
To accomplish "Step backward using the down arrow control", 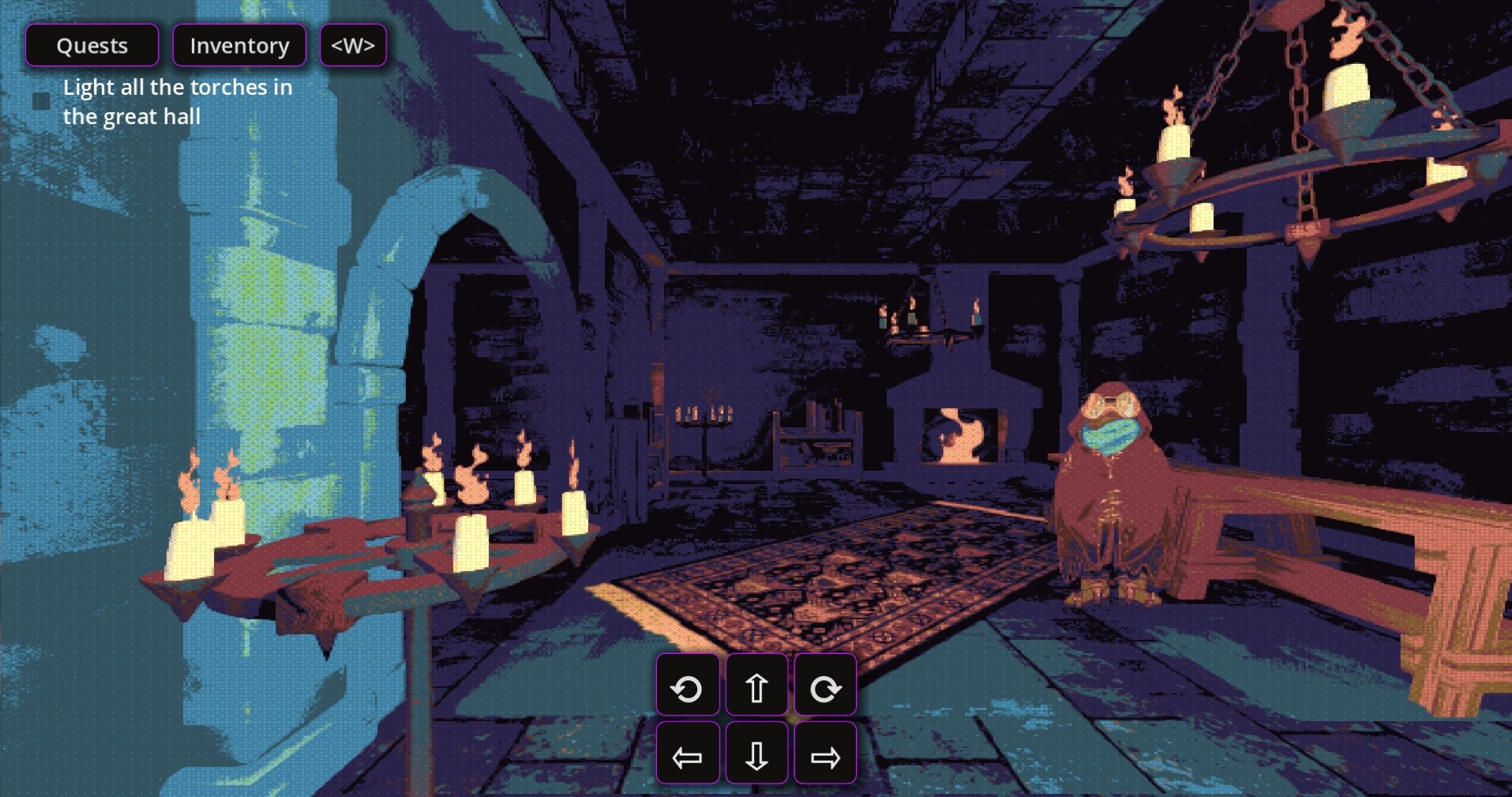I will click(756, 755).
